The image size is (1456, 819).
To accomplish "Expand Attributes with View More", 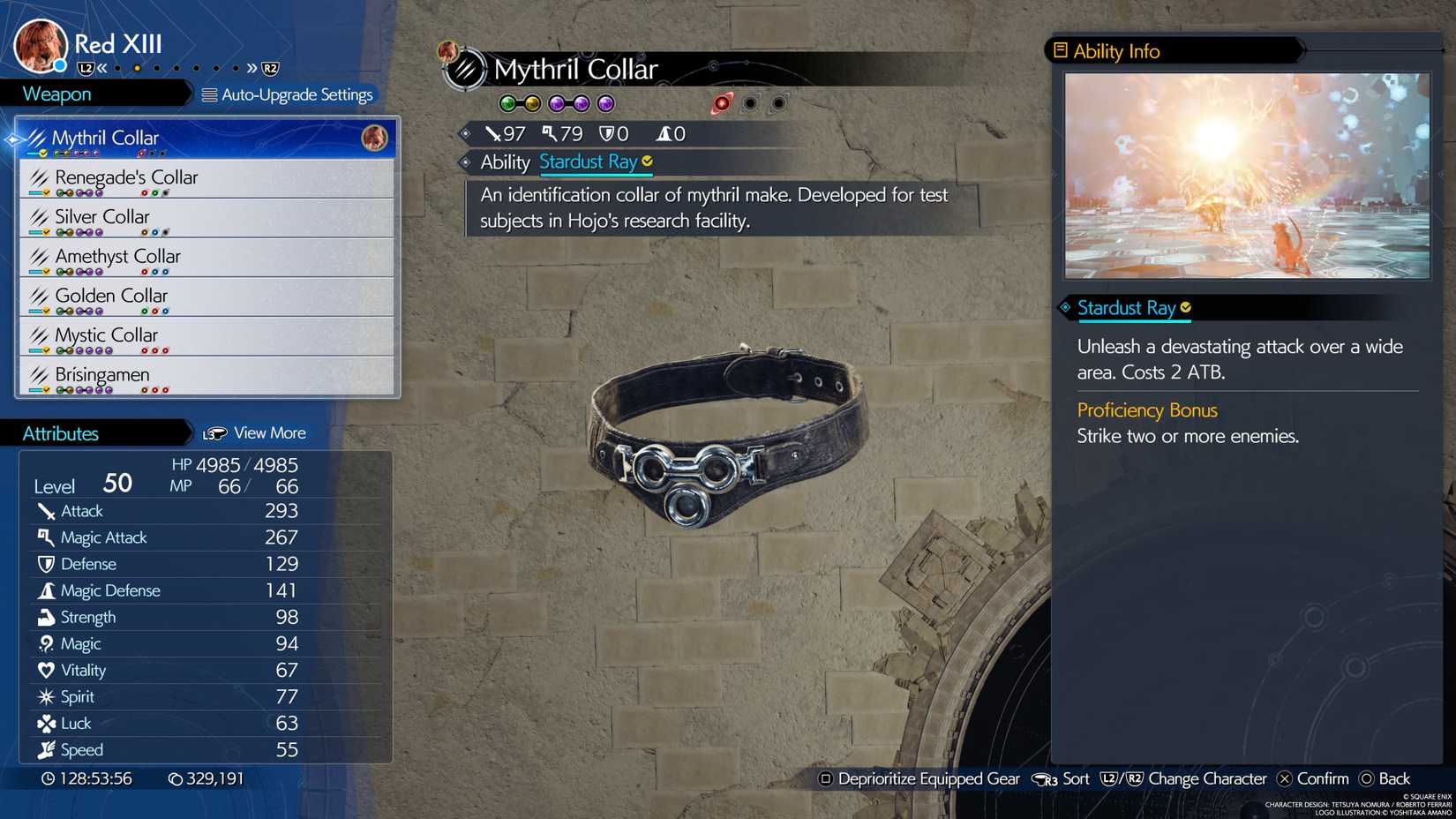I will pyautogui.click(x=256, y=432).
